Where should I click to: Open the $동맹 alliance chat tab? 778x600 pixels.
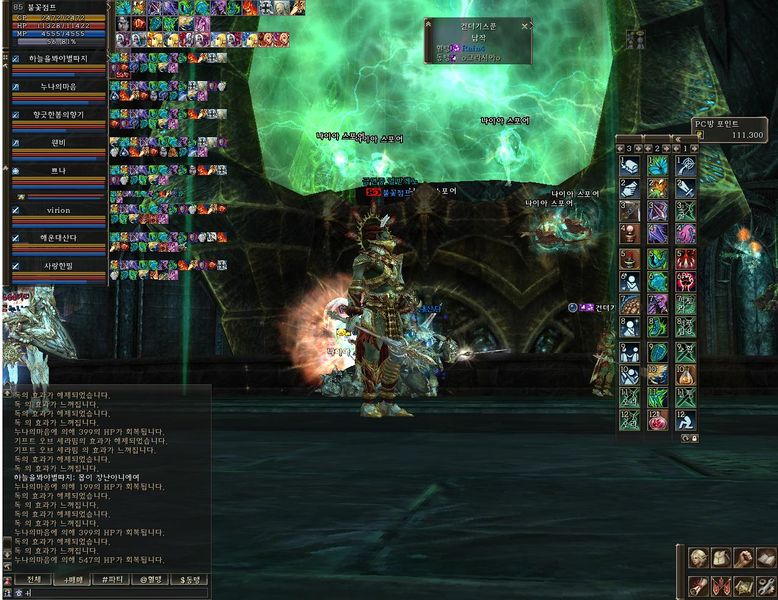(191, 579)
